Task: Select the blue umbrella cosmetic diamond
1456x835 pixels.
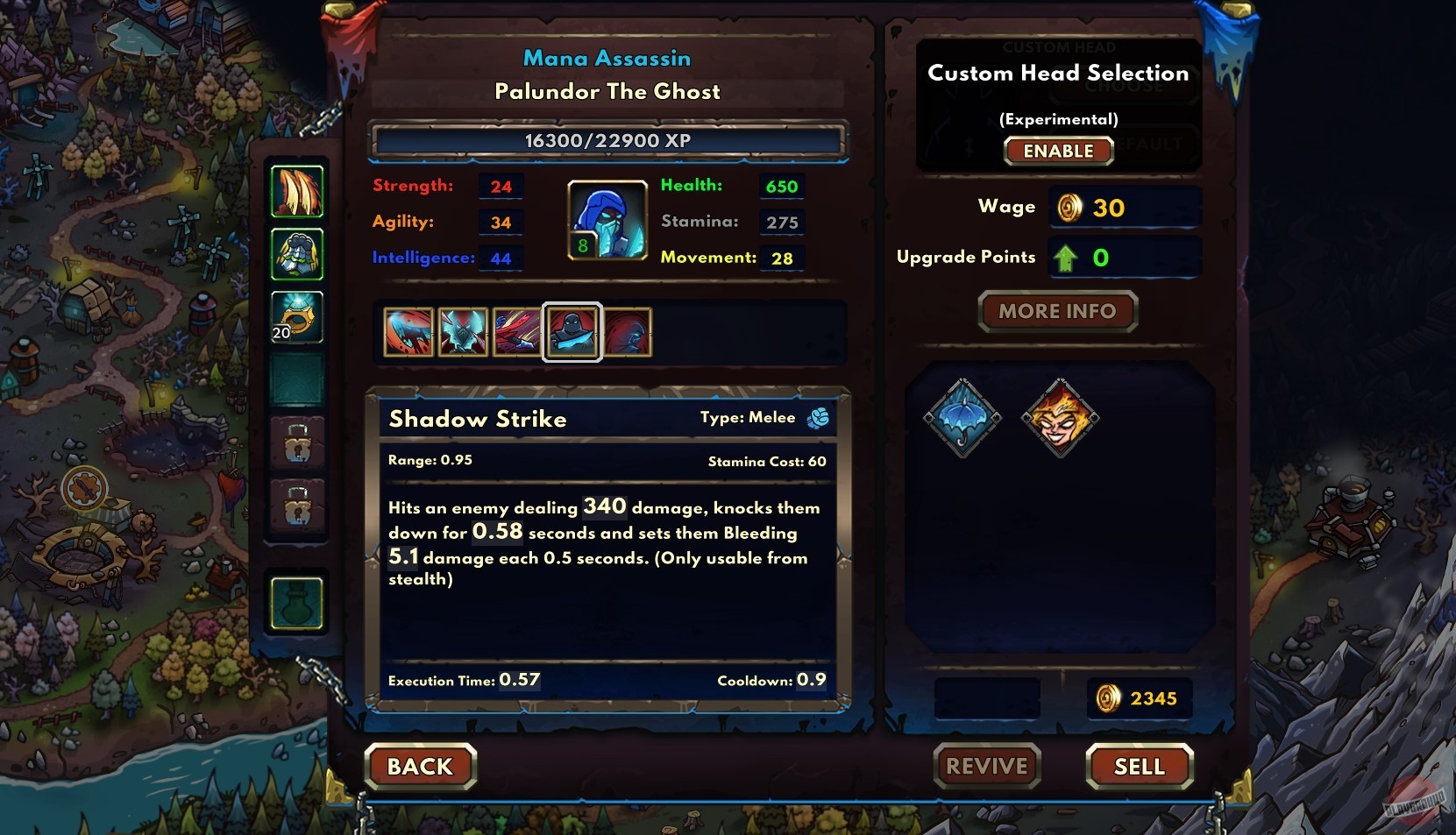Action: click(963, 417)
